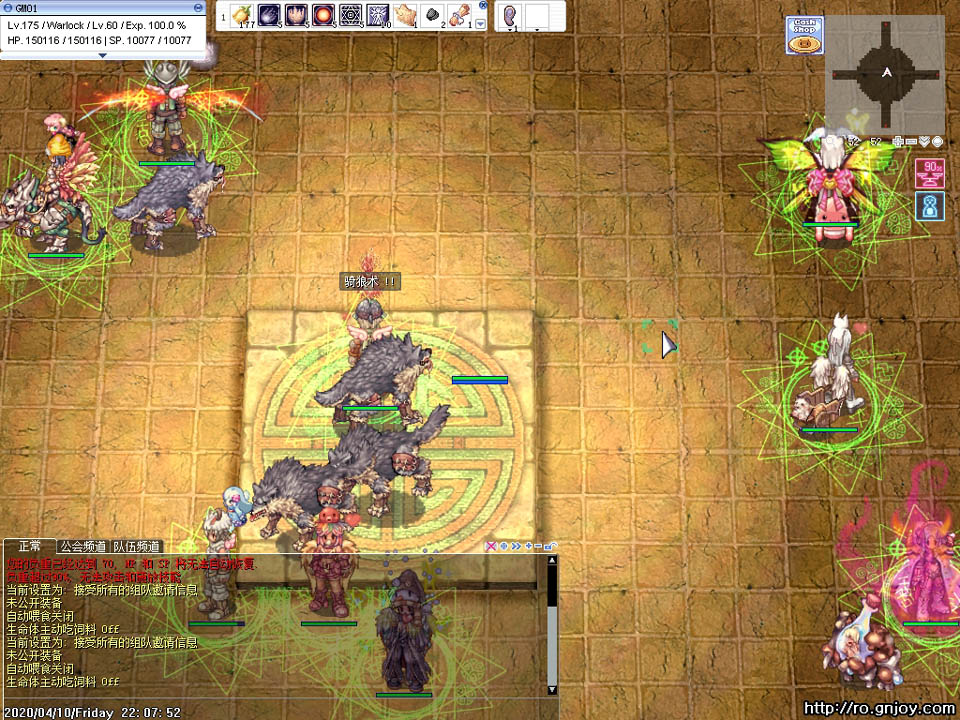Switch to the 队伍频道 chat tab
The height and width of the screenshot is (720, 960).
[x=136, y=547]
